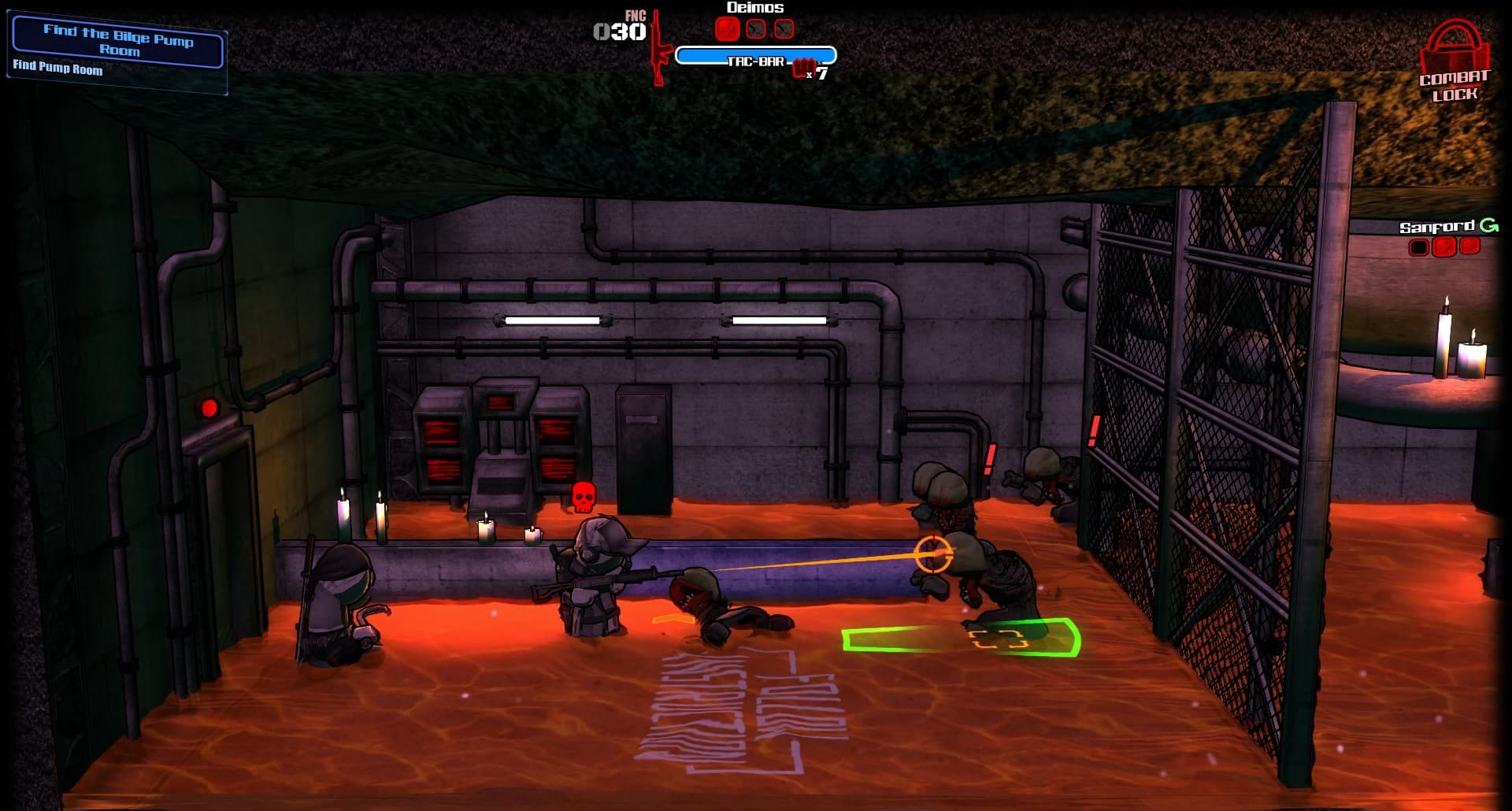Select Sanford's glowing red item slot

1443,246
